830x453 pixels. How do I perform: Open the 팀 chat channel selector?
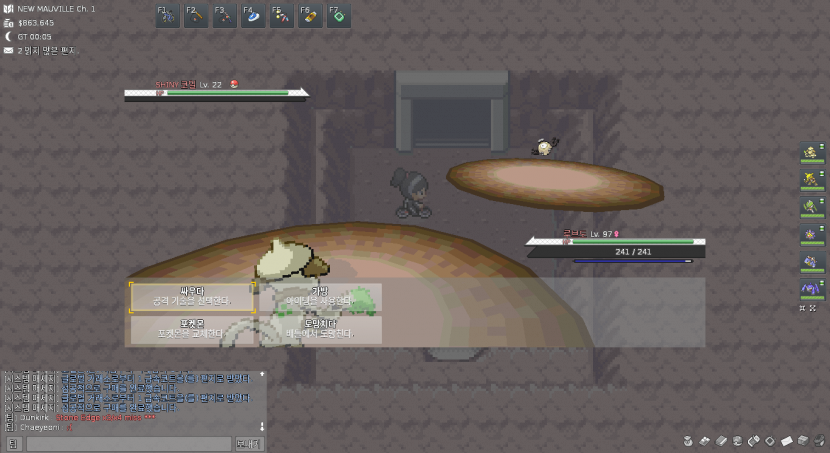pos(13,443)
